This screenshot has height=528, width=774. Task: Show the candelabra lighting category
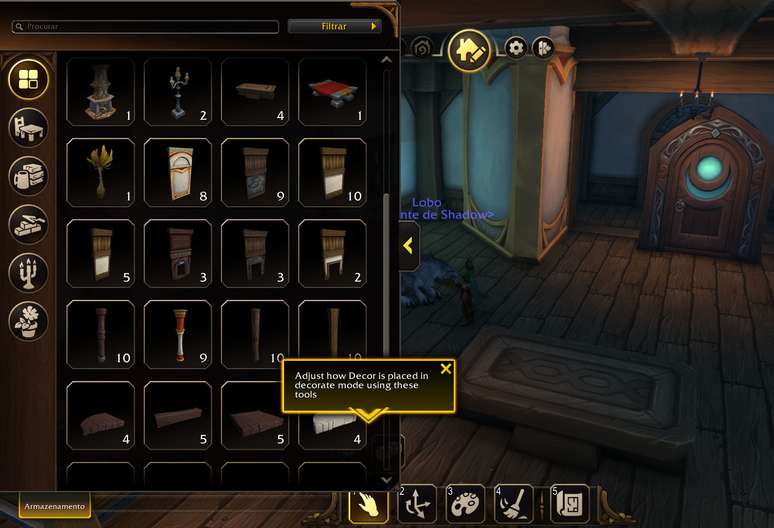coord(28,272)
